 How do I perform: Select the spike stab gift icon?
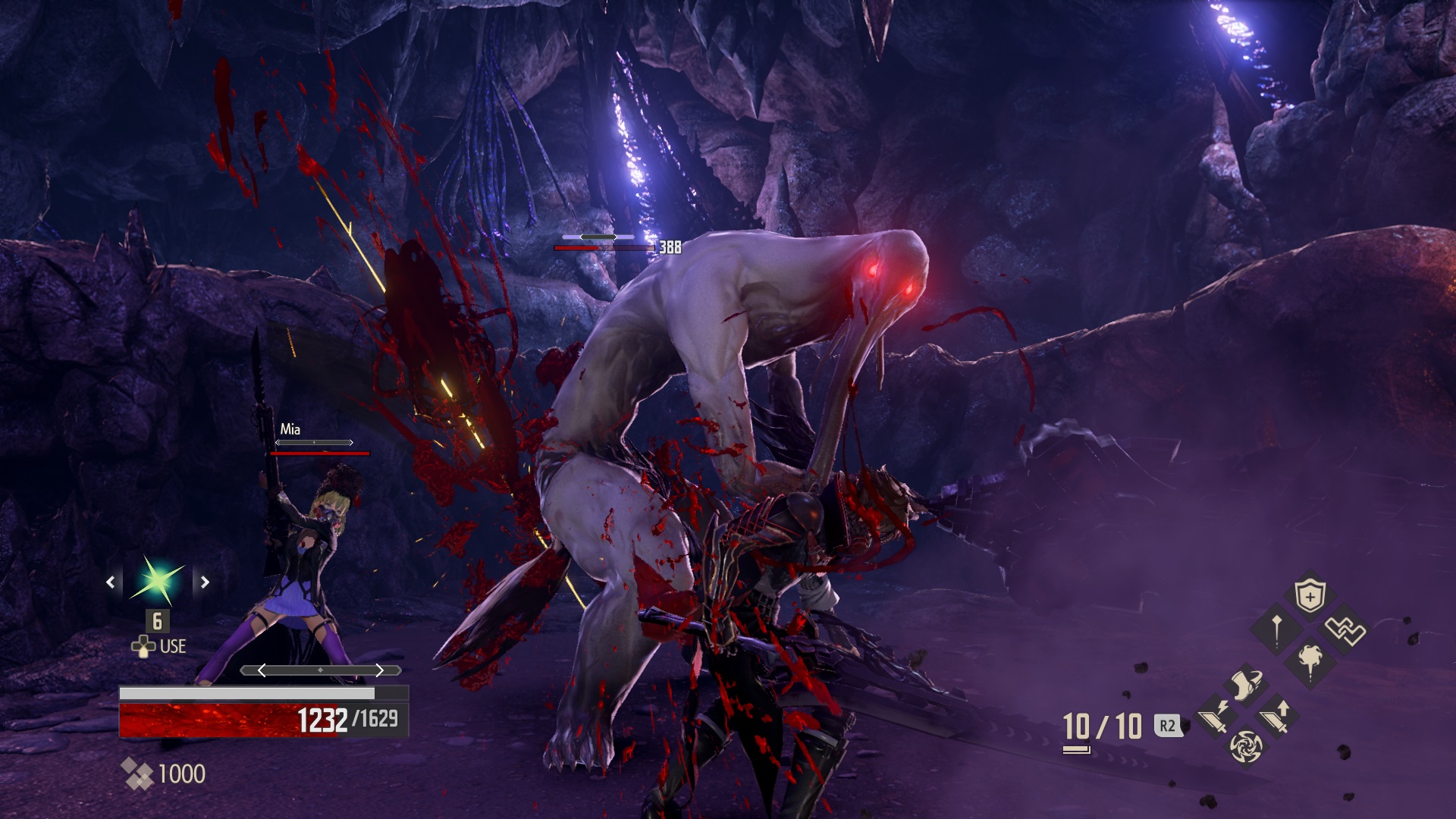[x=1276, y=628]
